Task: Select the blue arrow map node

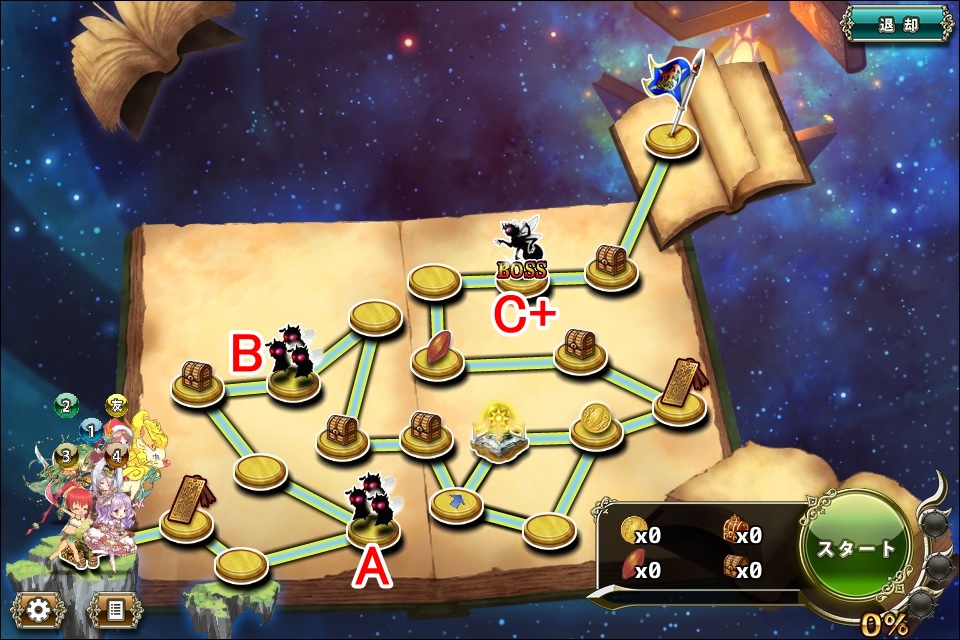Action: [456, 503]
